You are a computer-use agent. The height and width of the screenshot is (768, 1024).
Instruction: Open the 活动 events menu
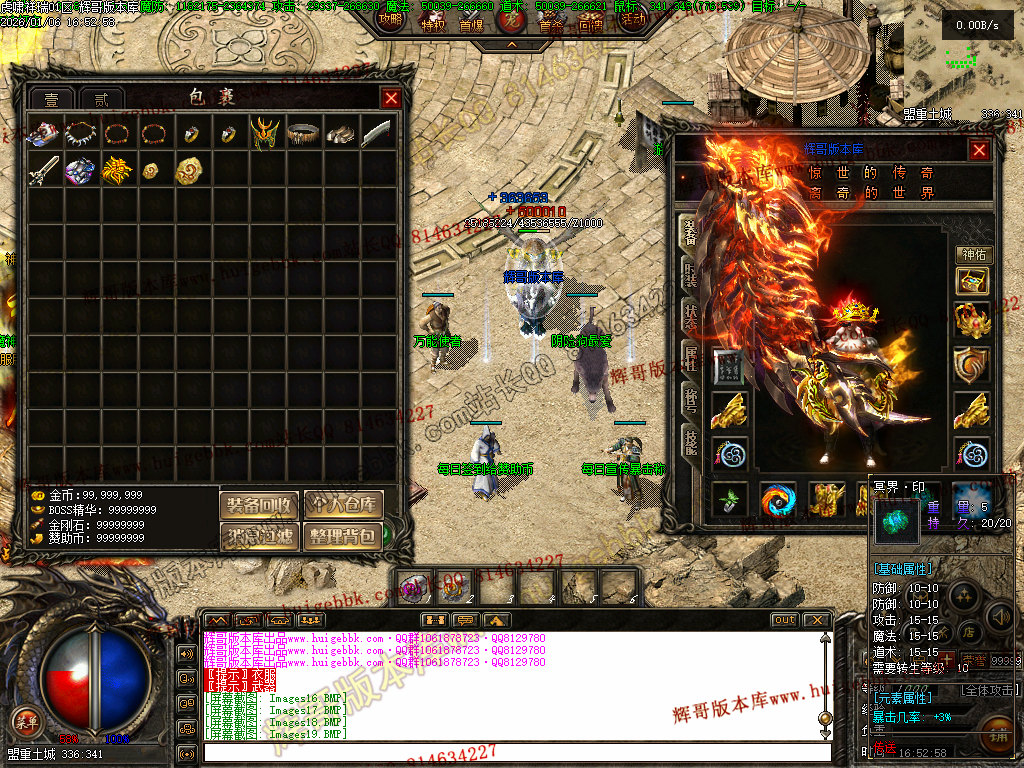click(x=632, y=19)
